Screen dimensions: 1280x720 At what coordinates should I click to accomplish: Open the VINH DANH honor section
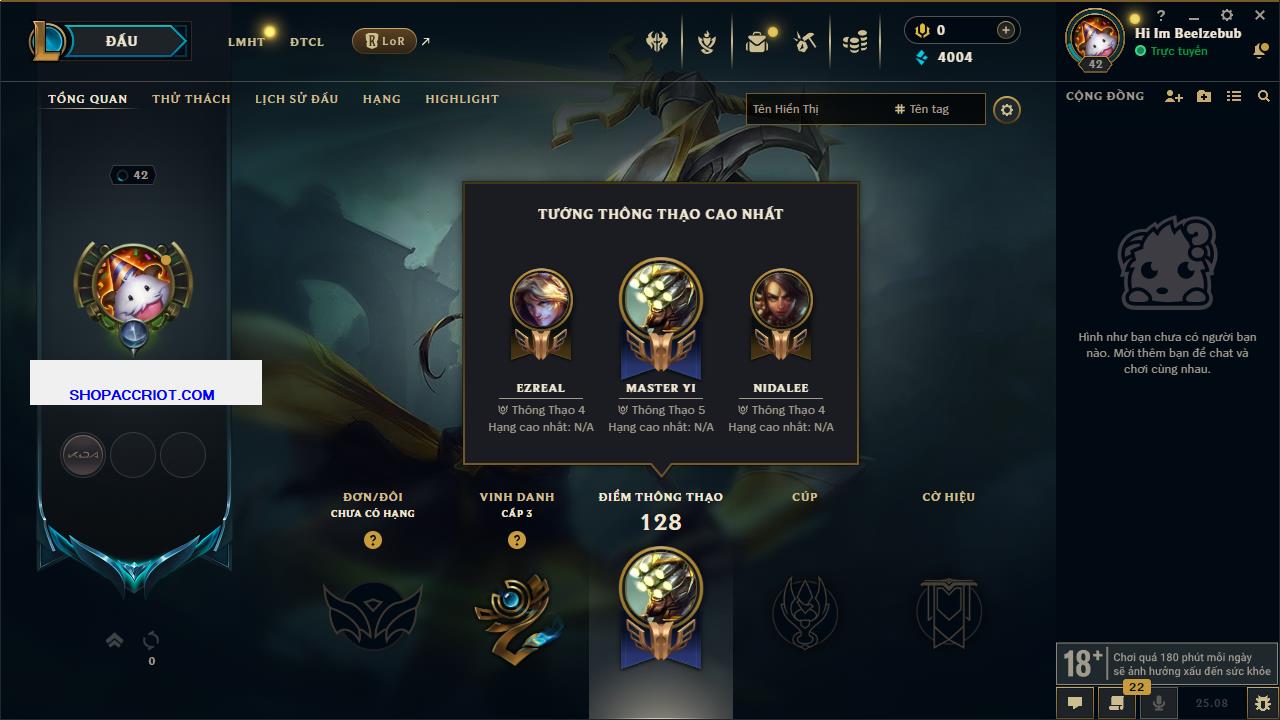[517, 610]
